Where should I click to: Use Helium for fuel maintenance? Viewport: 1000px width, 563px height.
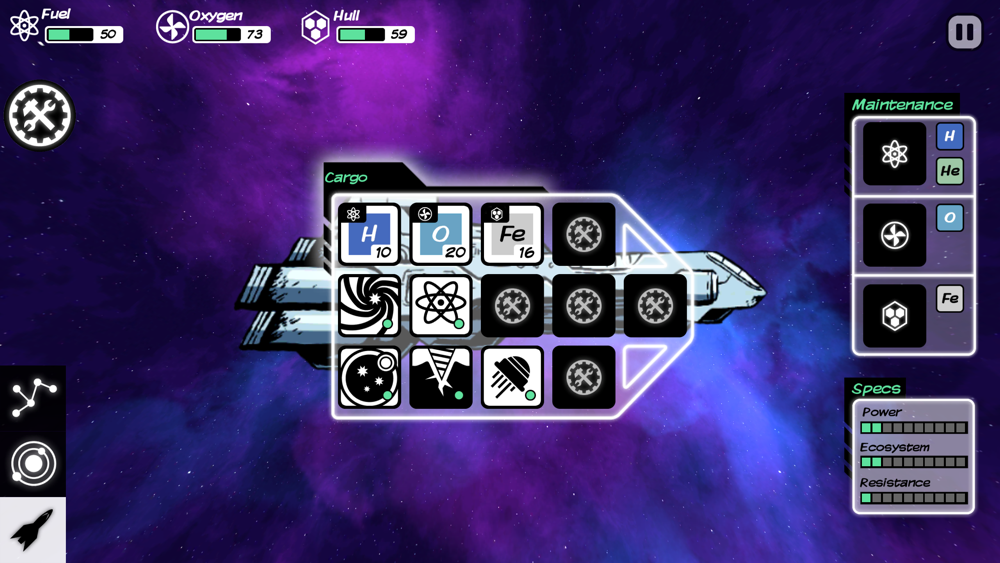tap(949, 171)
